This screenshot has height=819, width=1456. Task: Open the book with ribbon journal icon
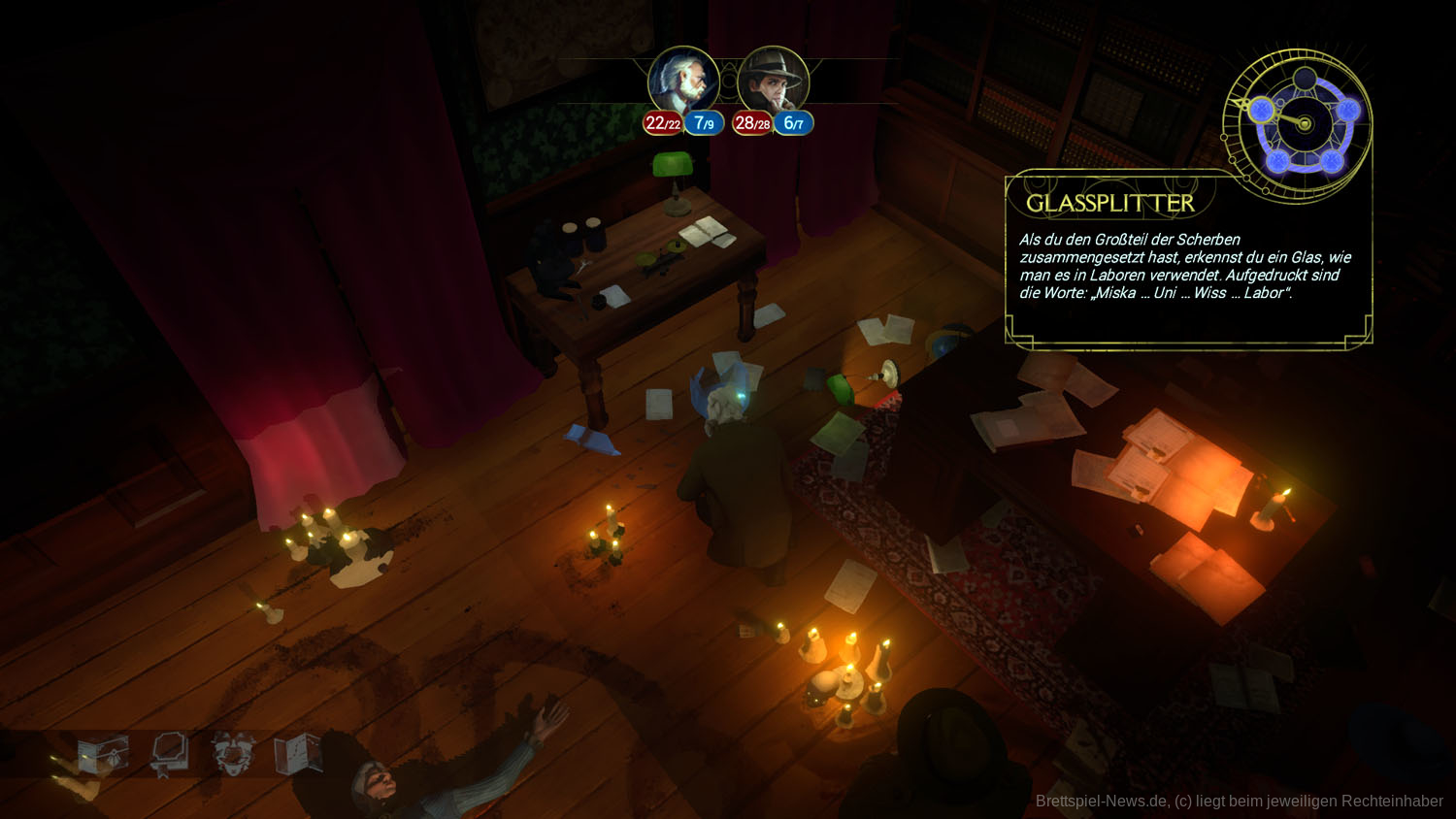pos(170,753)
